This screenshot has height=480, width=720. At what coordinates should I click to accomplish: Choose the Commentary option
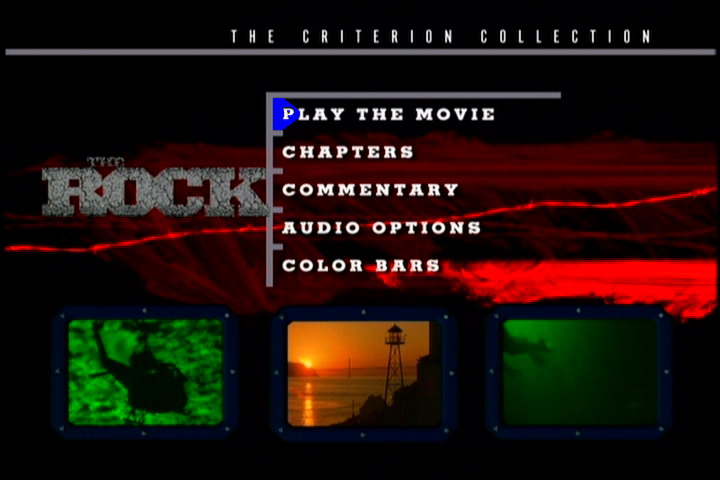tap(370, 190)
